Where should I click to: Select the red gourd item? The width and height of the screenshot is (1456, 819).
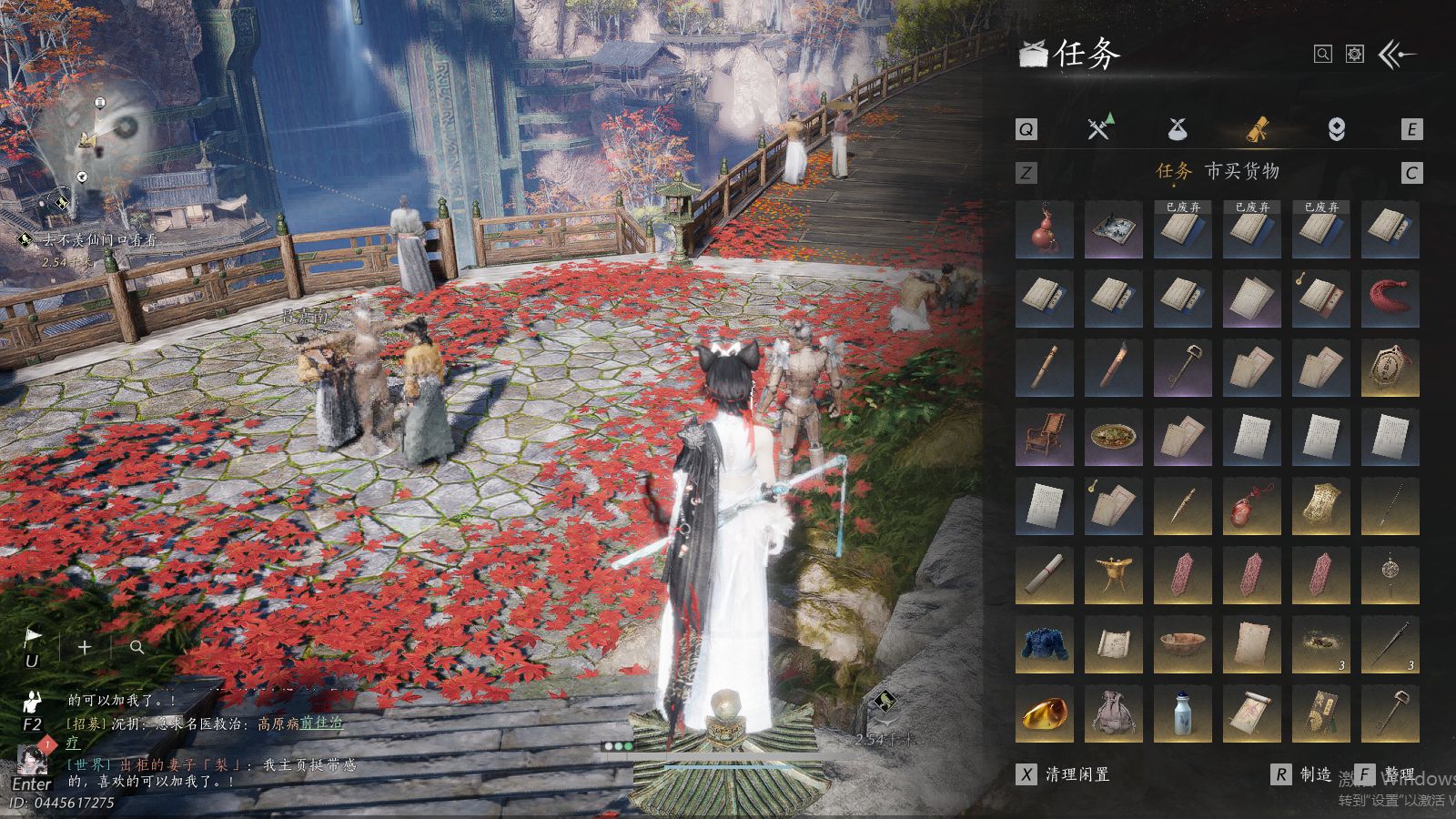(1044, 229)
